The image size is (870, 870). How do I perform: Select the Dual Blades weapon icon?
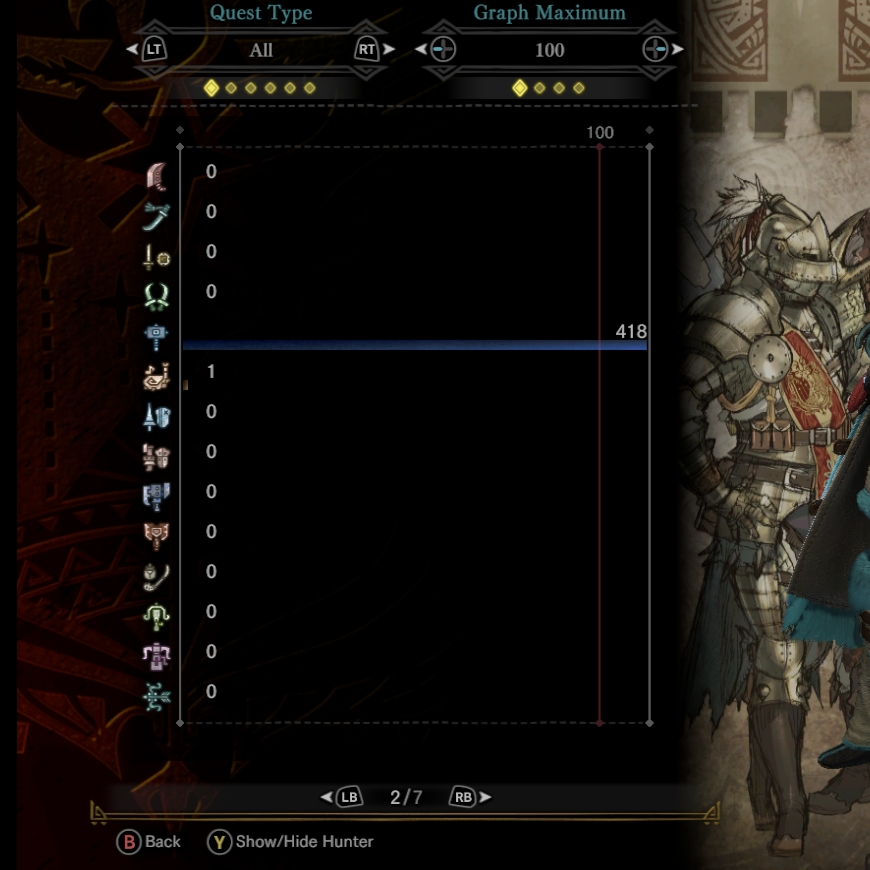(x=157, y=292)
